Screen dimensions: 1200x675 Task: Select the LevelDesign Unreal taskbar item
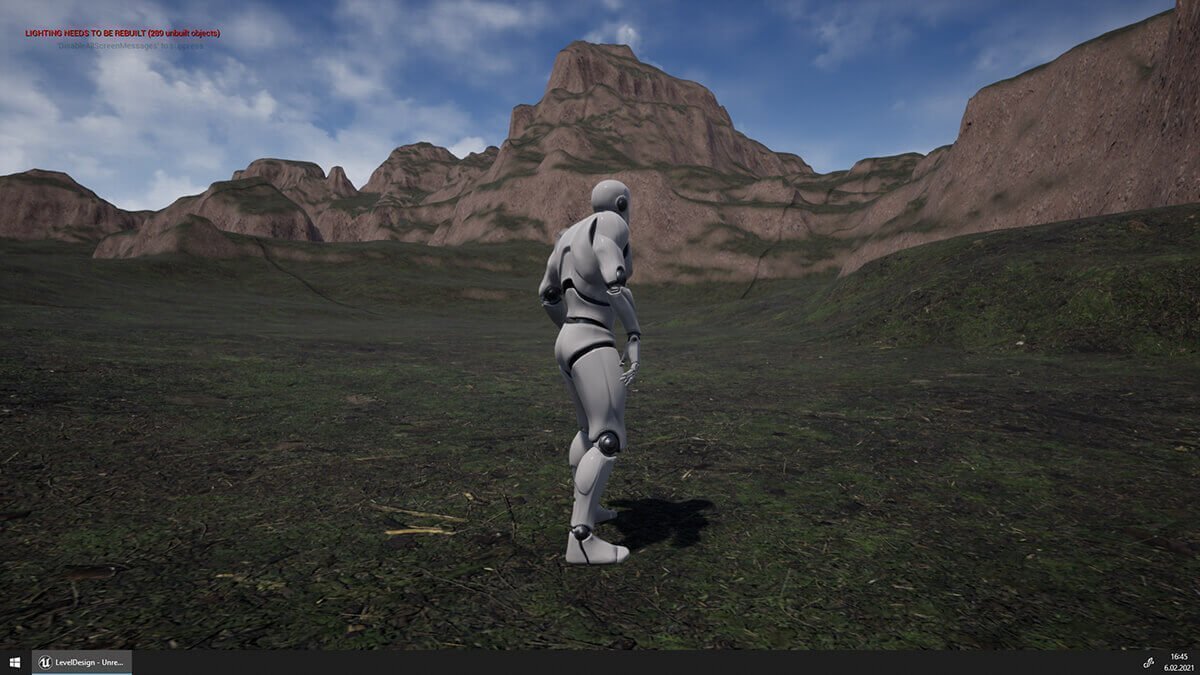(81, 663)
